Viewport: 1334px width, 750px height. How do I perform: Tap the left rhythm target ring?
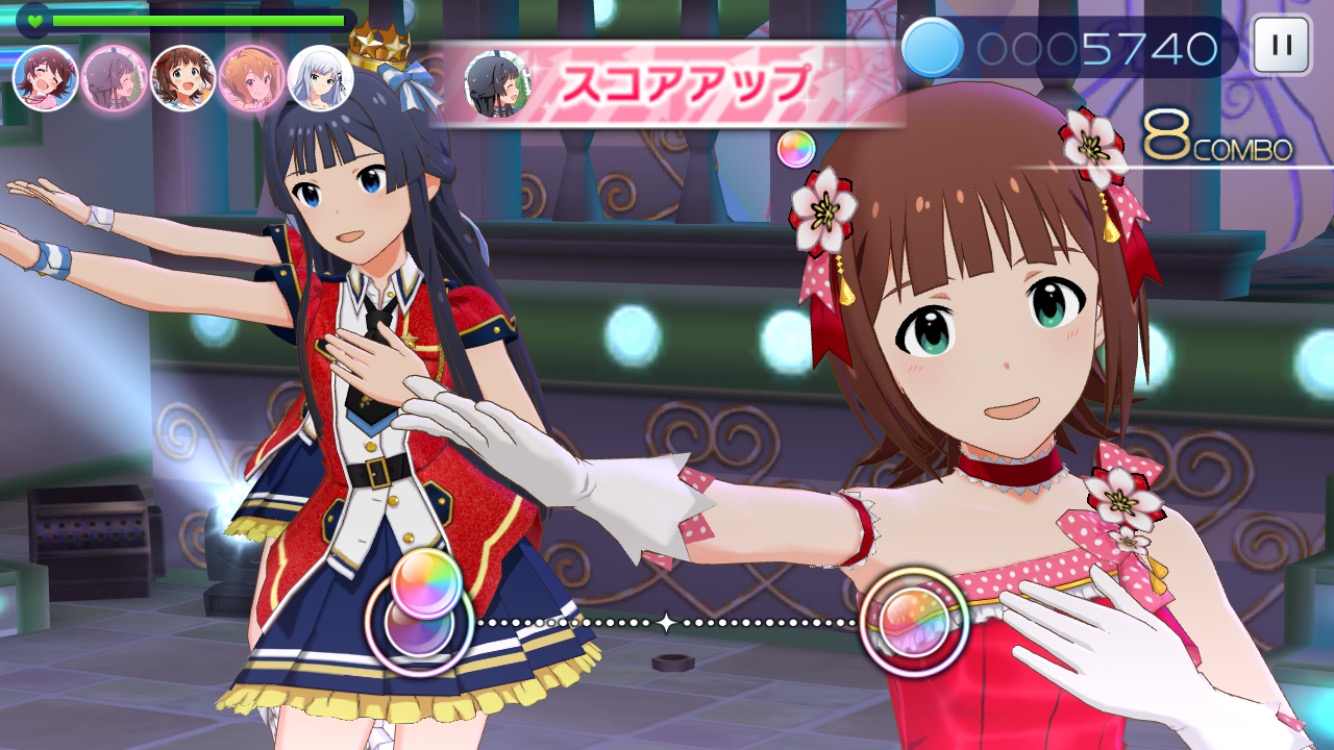pos(420,626)
